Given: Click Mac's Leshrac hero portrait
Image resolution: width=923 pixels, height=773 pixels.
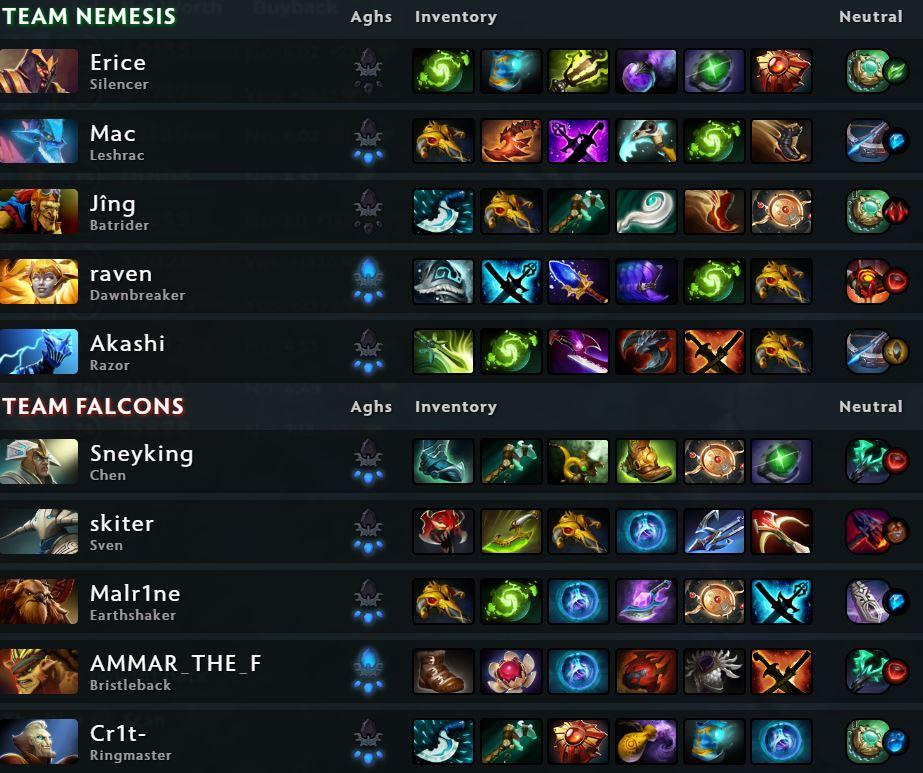Looking at the screenshot, I should tap(39, 141).
